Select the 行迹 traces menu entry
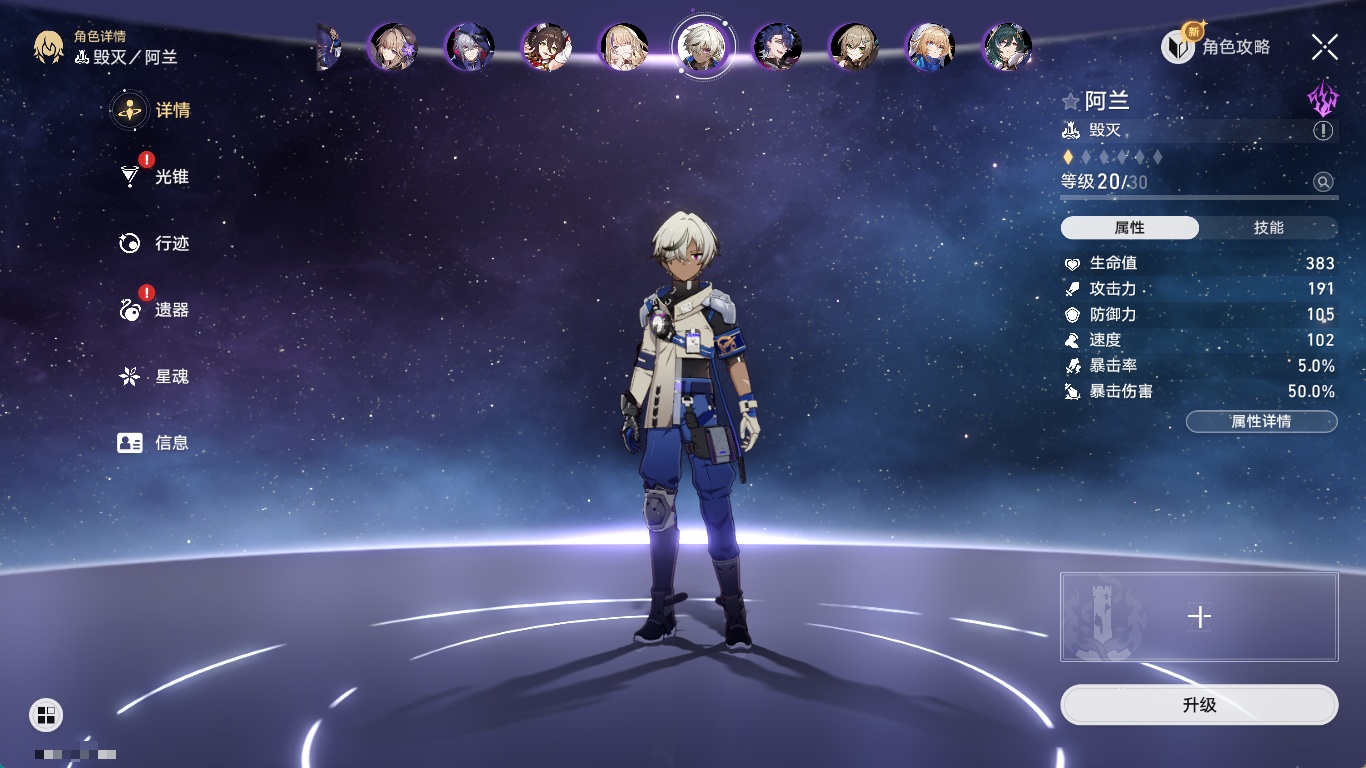This screenshot has height=768, width=1366. [170, 243]
